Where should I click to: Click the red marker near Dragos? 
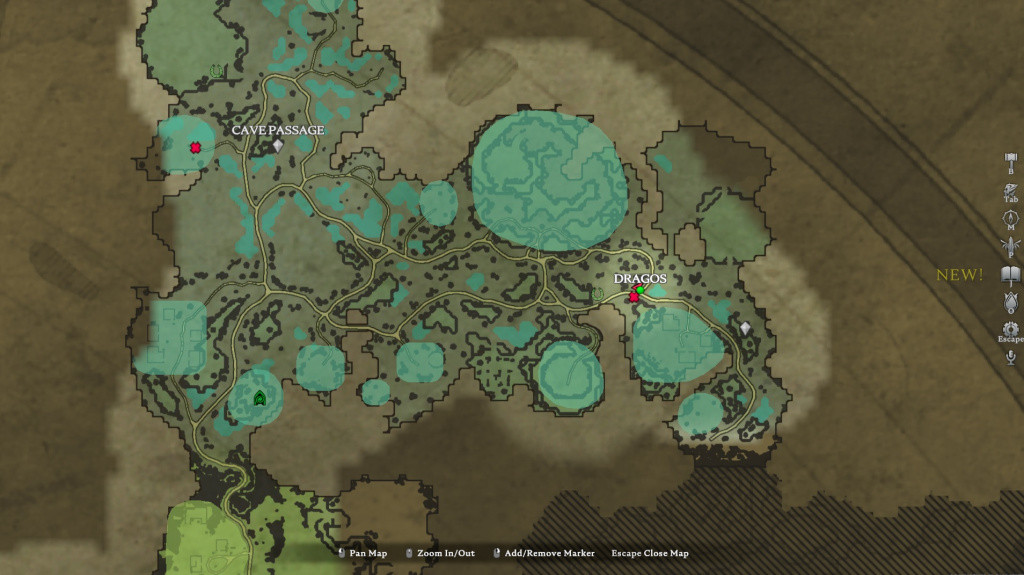tap(633, 297)
